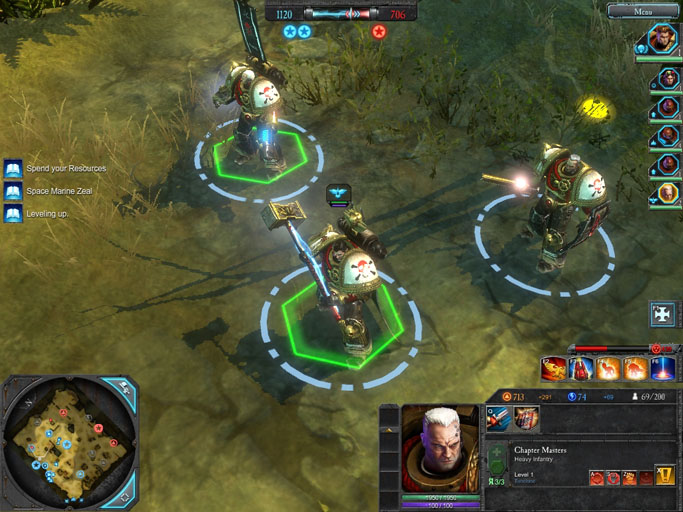The height and width of the screenshot is (512, 683).
Task: Open the Menu button
Action: [644, 11]
